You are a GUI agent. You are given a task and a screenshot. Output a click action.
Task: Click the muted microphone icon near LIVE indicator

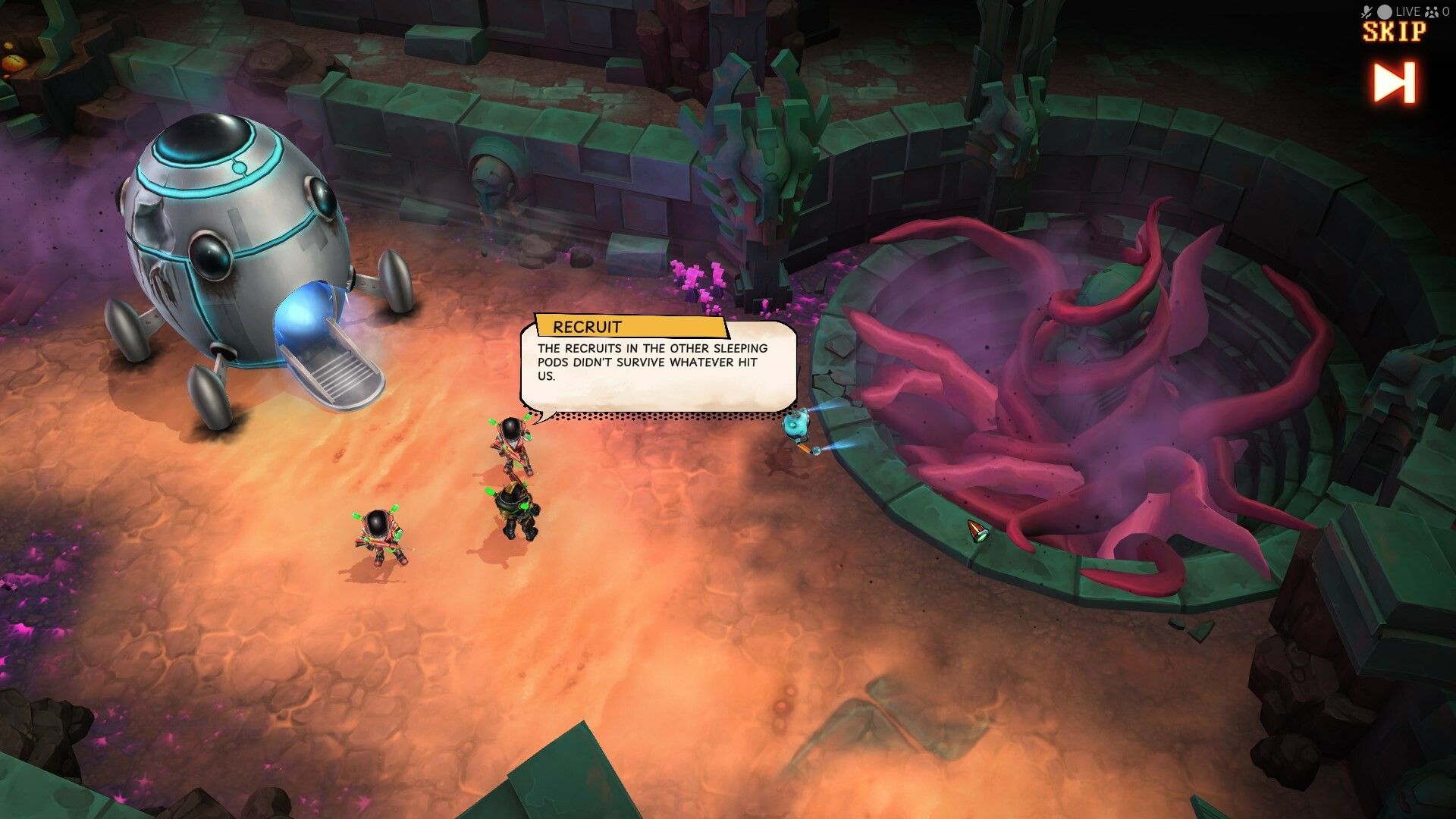(1367, 11)
